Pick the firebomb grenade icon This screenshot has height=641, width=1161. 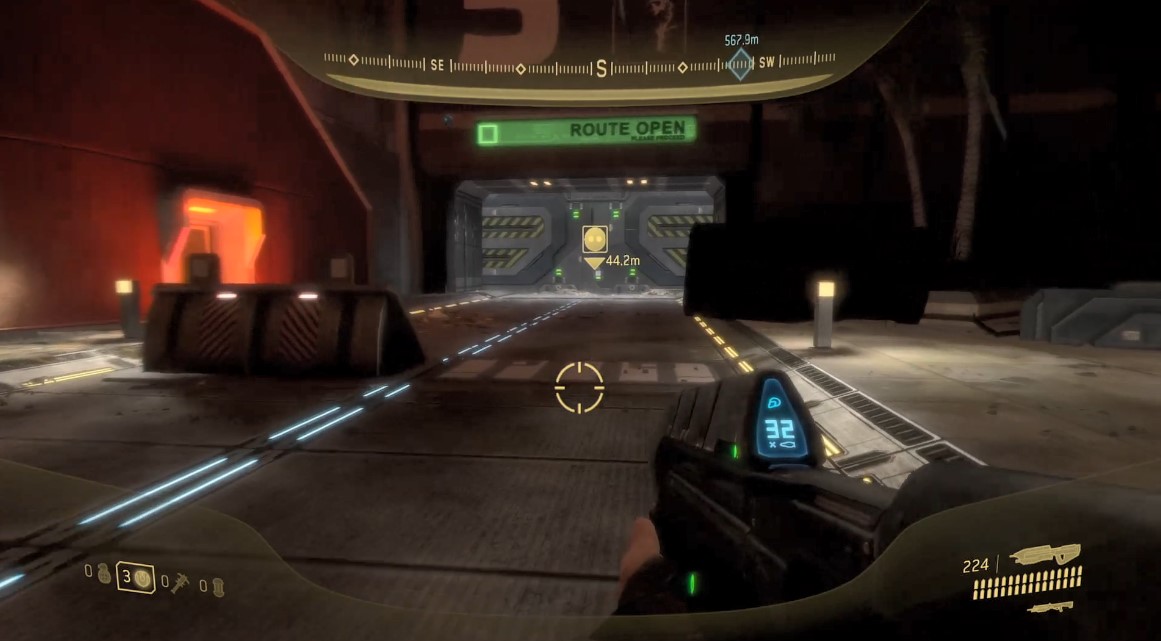click(x=217, y=587)
